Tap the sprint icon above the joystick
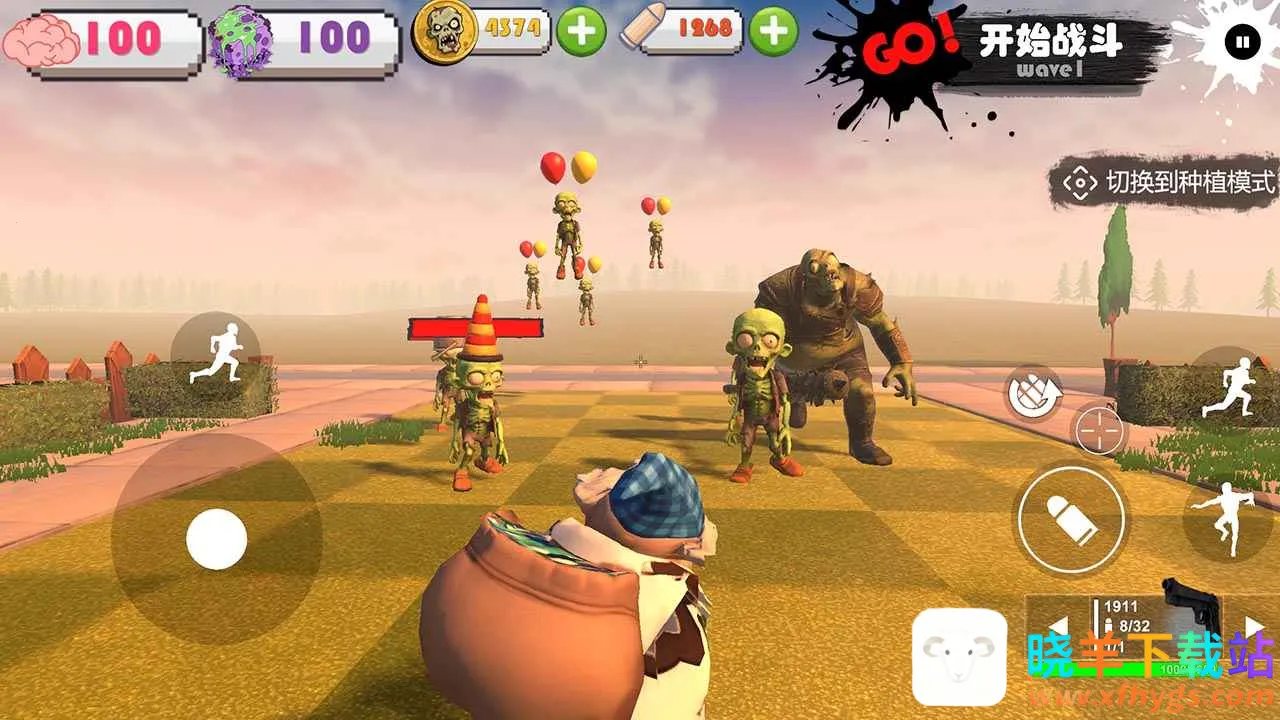Image resolution: width=1280 pixels, height=720 pixels. [x=216, y=354]
